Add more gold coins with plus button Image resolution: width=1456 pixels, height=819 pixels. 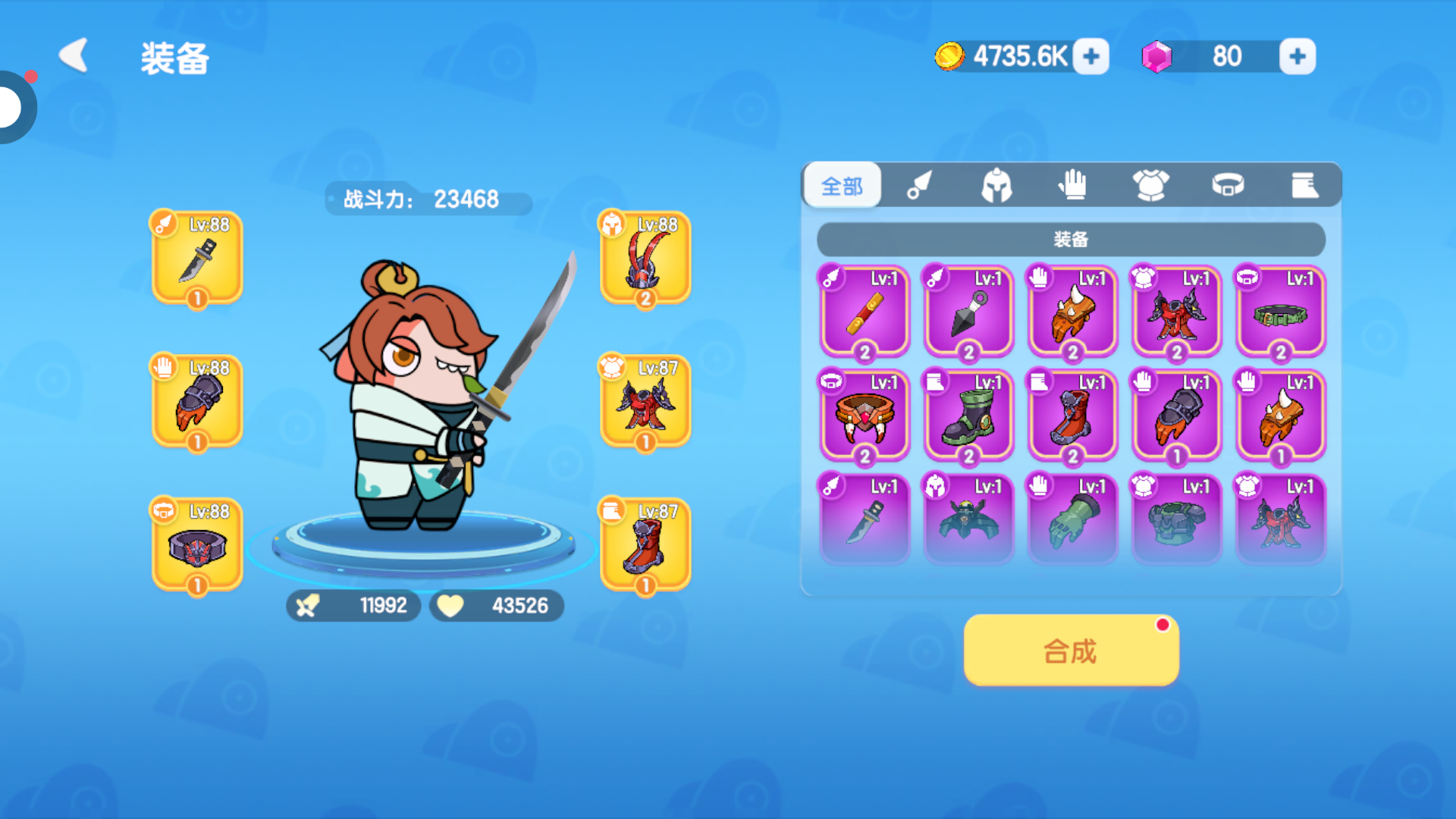(1091, 56)
